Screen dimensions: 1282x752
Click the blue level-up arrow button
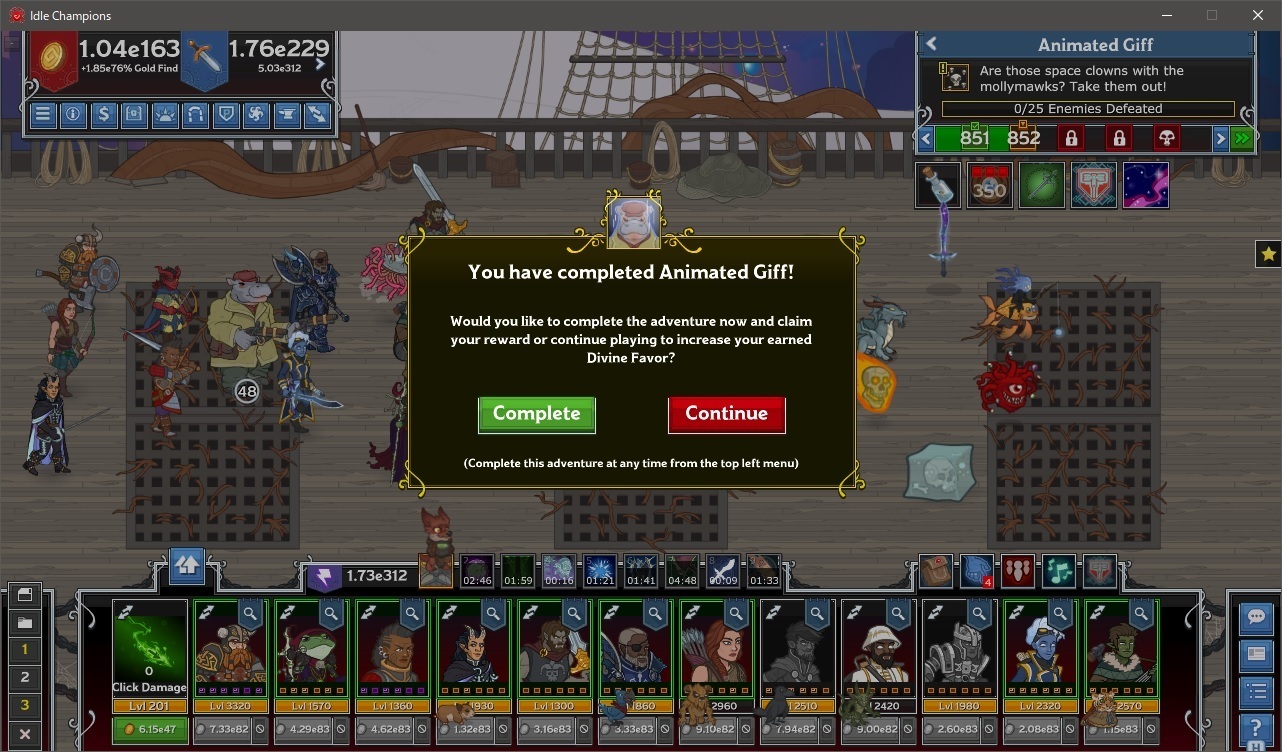[x=187, y=566]
